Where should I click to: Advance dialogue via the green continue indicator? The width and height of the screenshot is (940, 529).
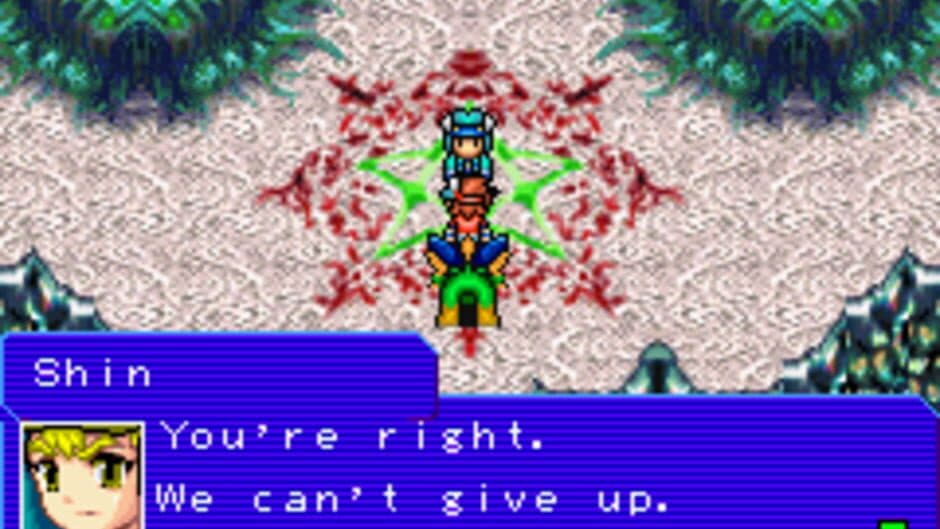(892, 523)
